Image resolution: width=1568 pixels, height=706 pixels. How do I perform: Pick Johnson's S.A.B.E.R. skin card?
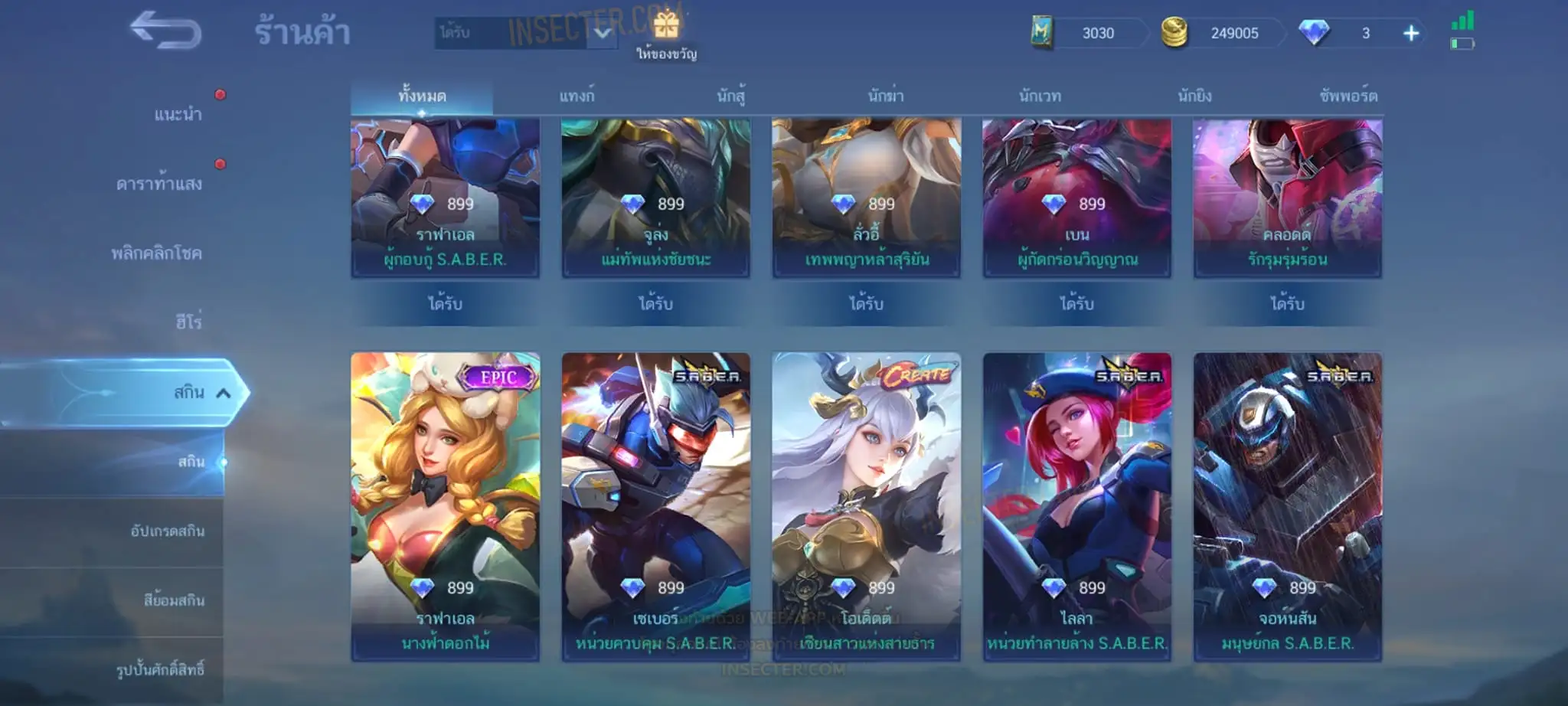click(1288, 506)
